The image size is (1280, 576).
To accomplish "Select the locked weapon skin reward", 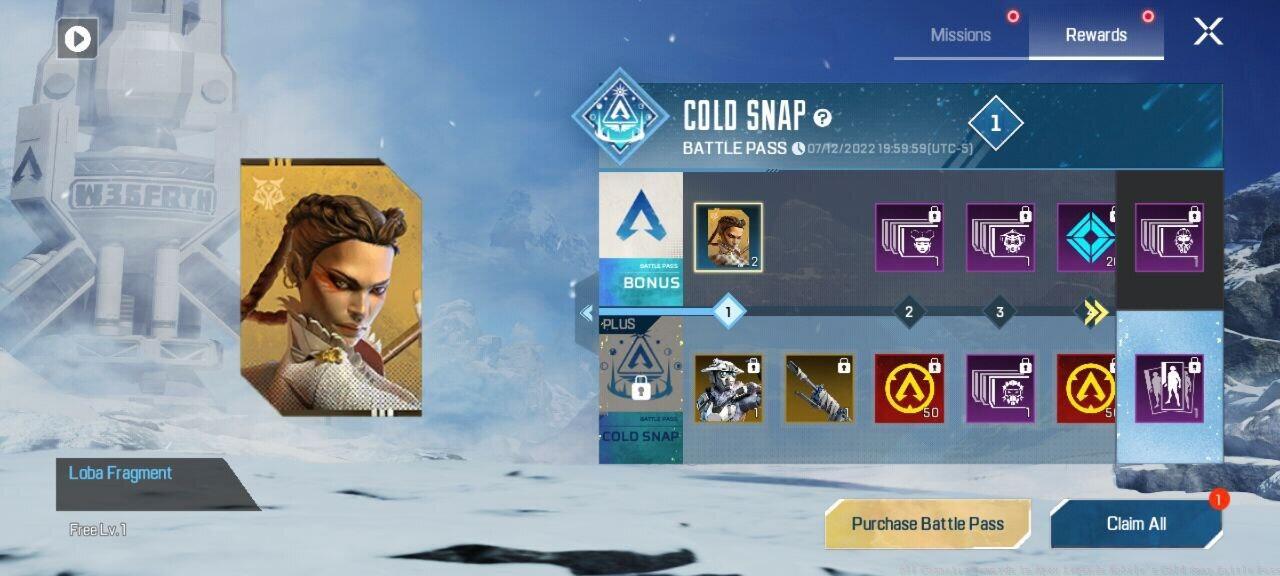I will point(819,387).
